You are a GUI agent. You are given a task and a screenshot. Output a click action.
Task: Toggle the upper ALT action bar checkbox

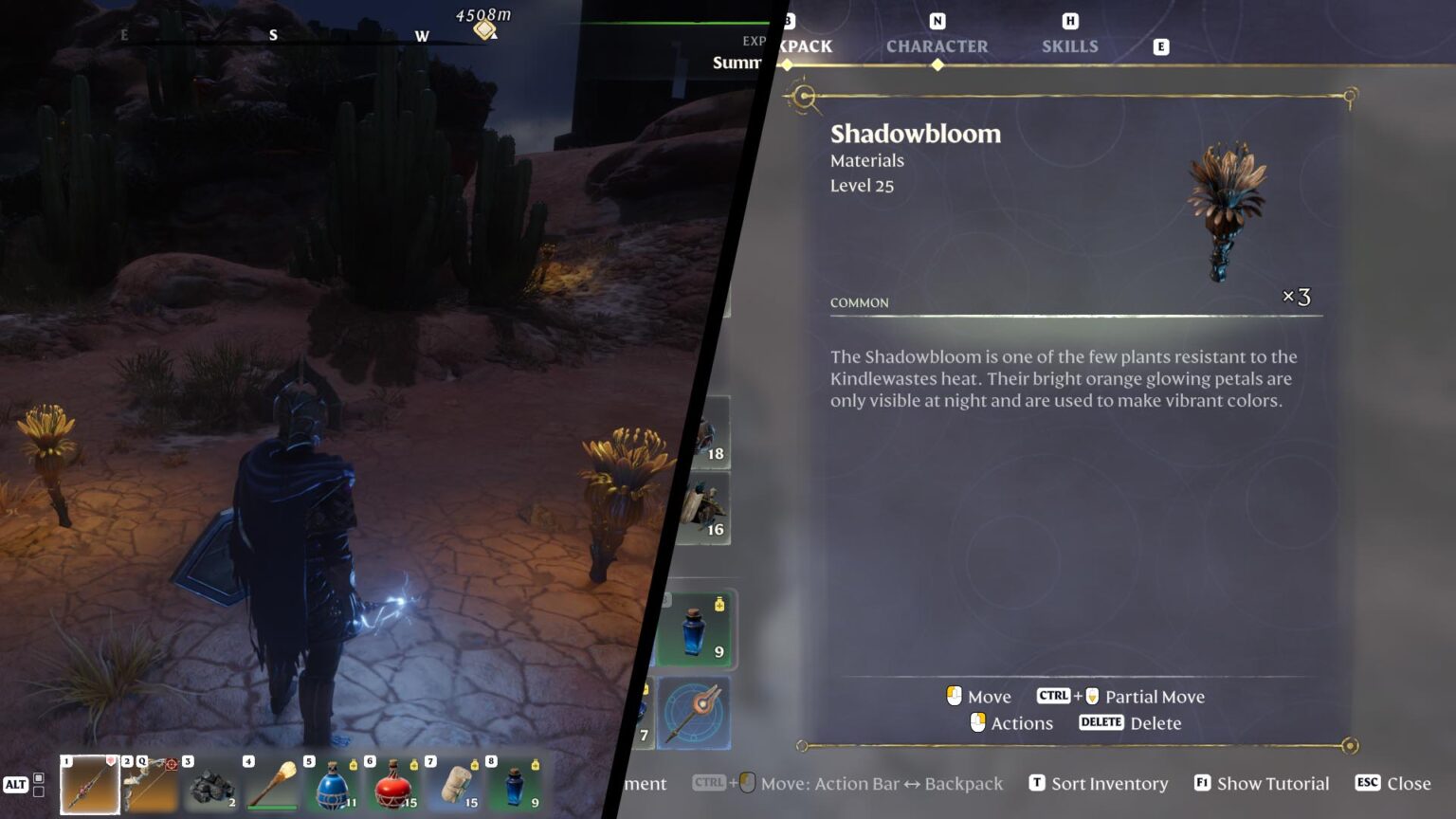point(37,778)
